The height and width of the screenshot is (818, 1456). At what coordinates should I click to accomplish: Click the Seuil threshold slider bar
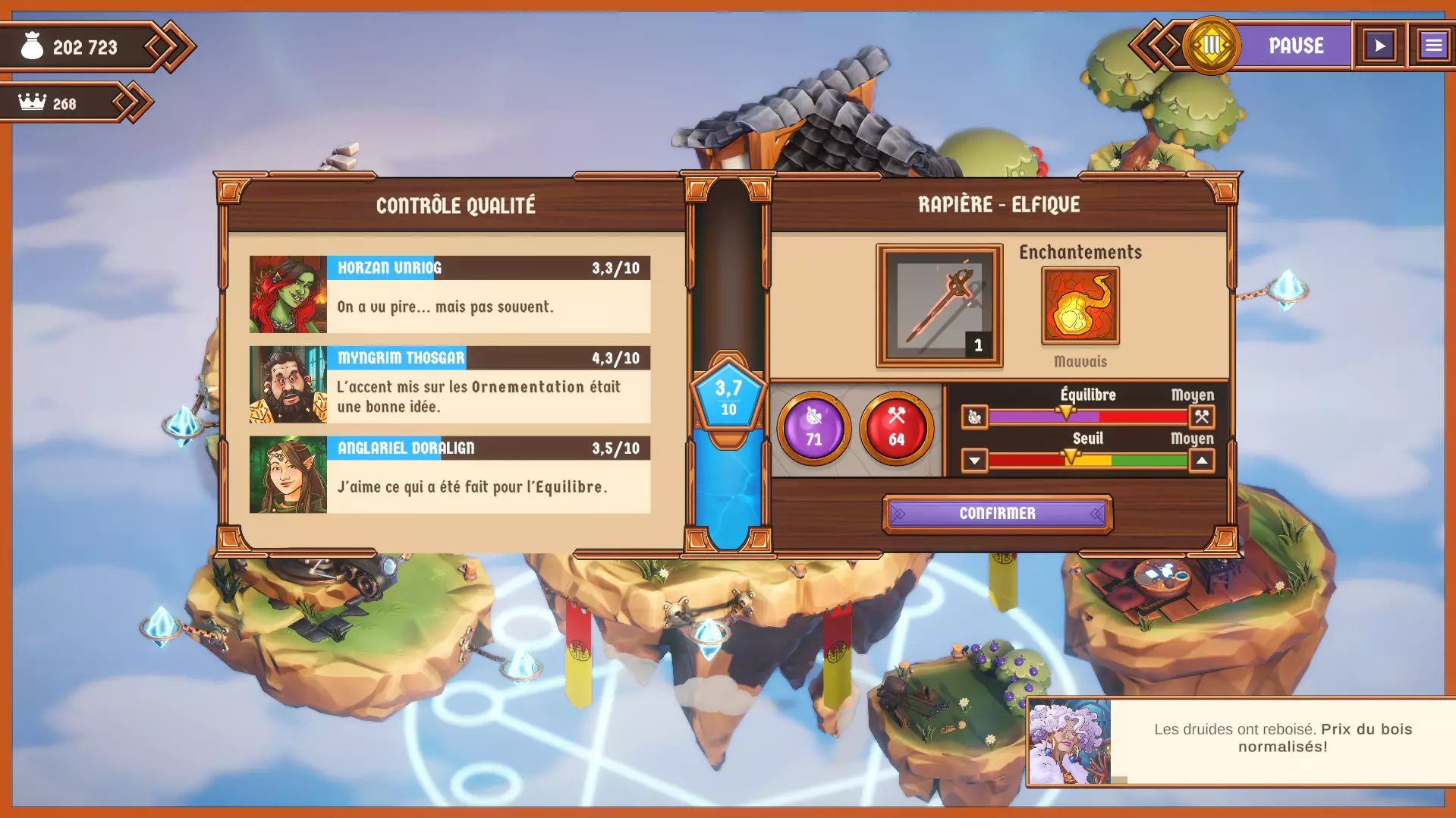click(1087, 461)
